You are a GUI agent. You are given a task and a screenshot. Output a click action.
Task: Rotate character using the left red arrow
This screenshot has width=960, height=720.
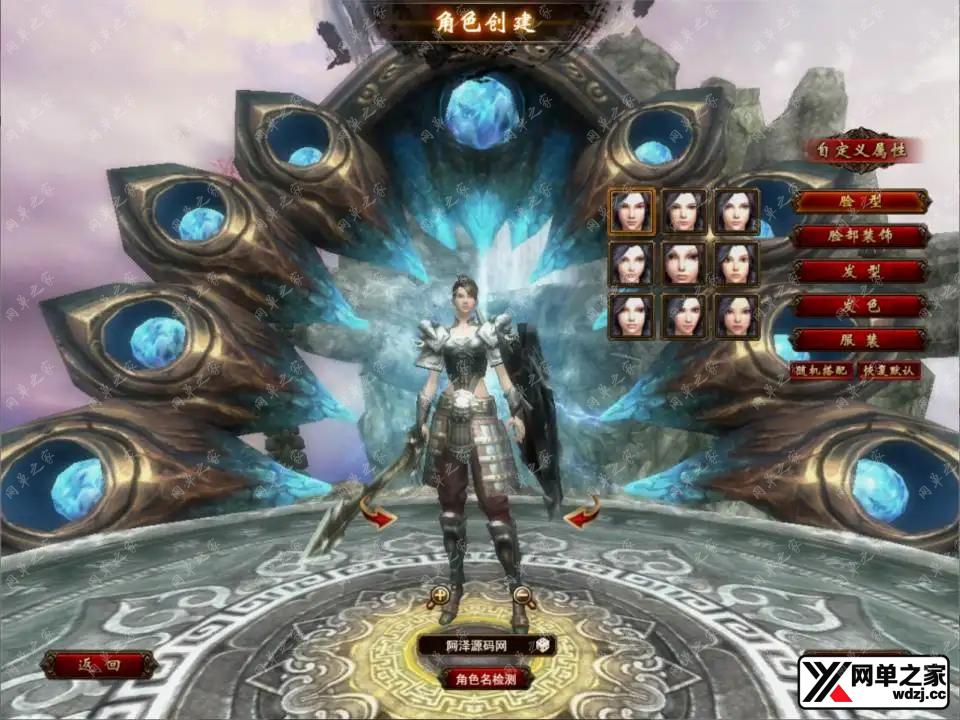tap(377, 516)
